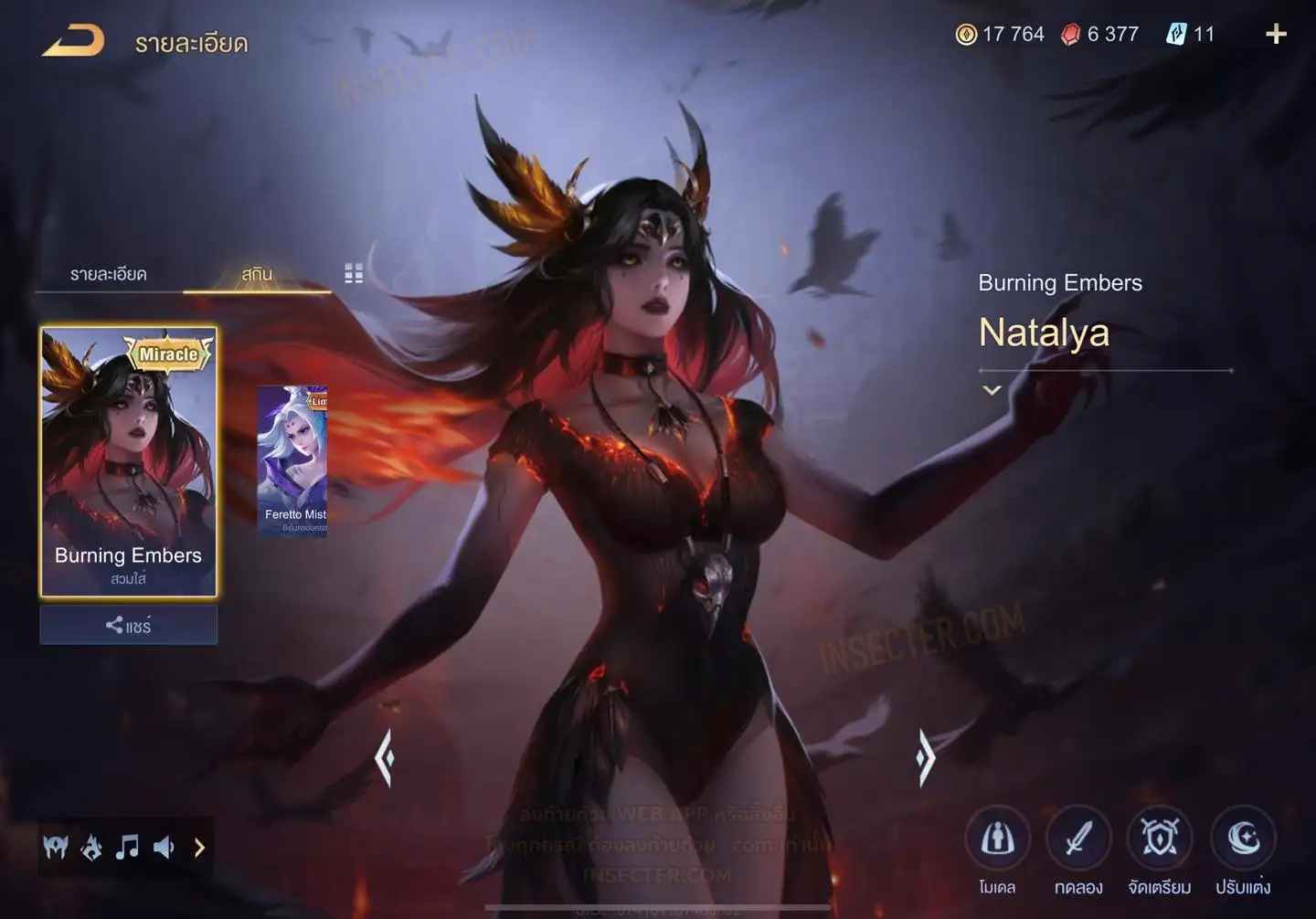
Task: Click the horned mask icon
Action: (56, 848)
